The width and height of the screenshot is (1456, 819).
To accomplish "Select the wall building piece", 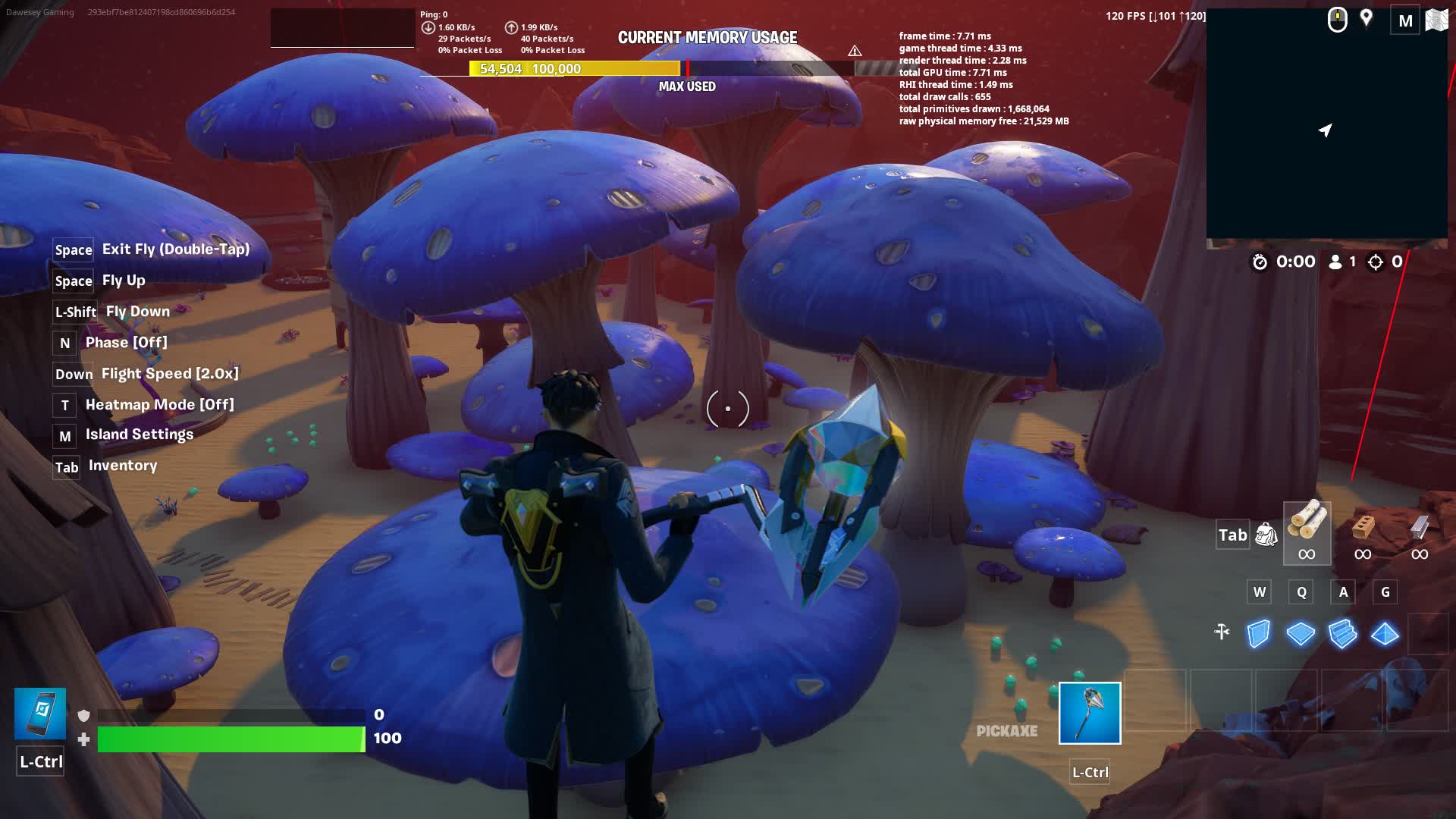I will (x=1259, y=634).
